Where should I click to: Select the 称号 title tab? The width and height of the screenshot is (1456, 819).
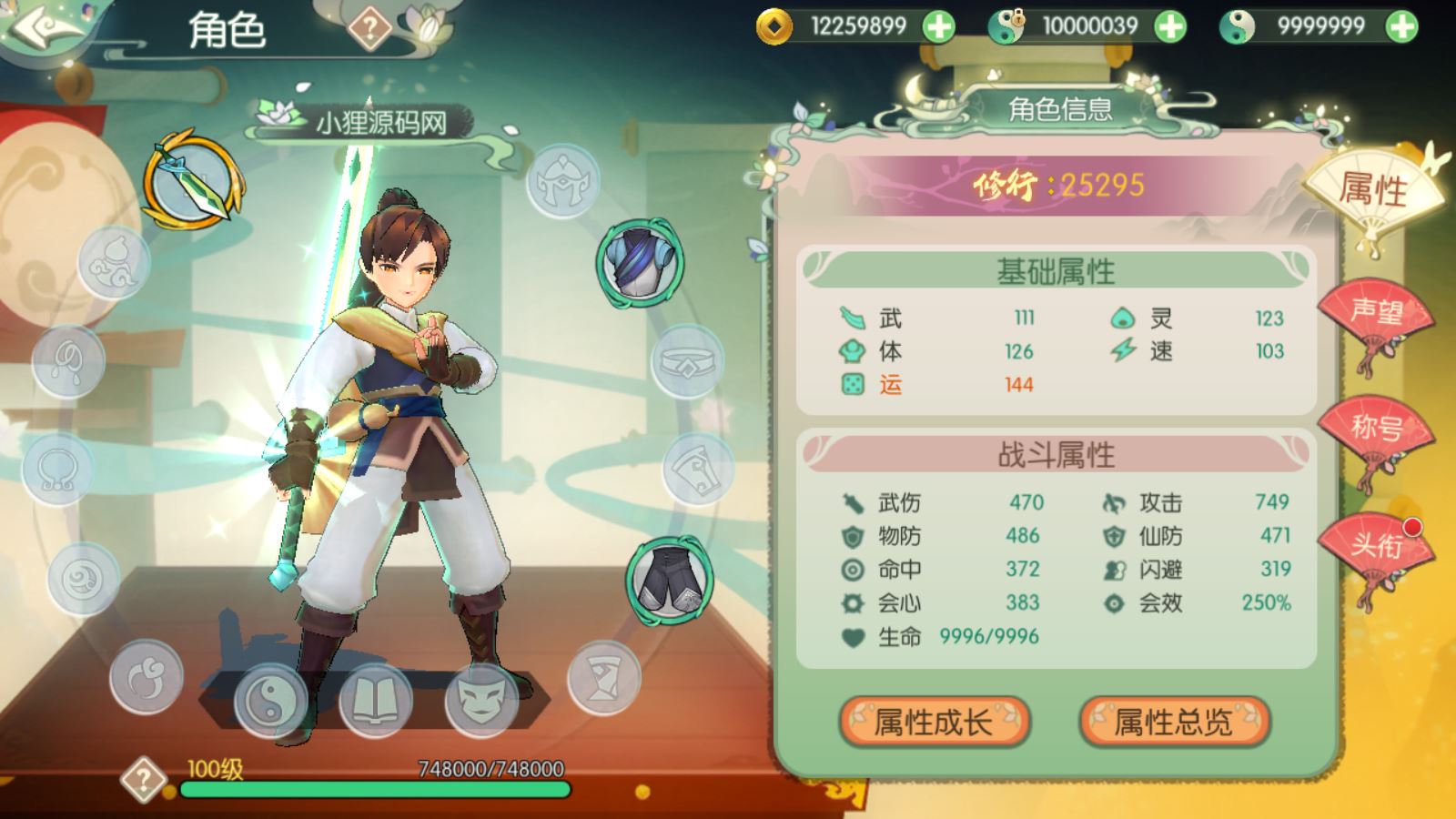tap(1375, 428)
